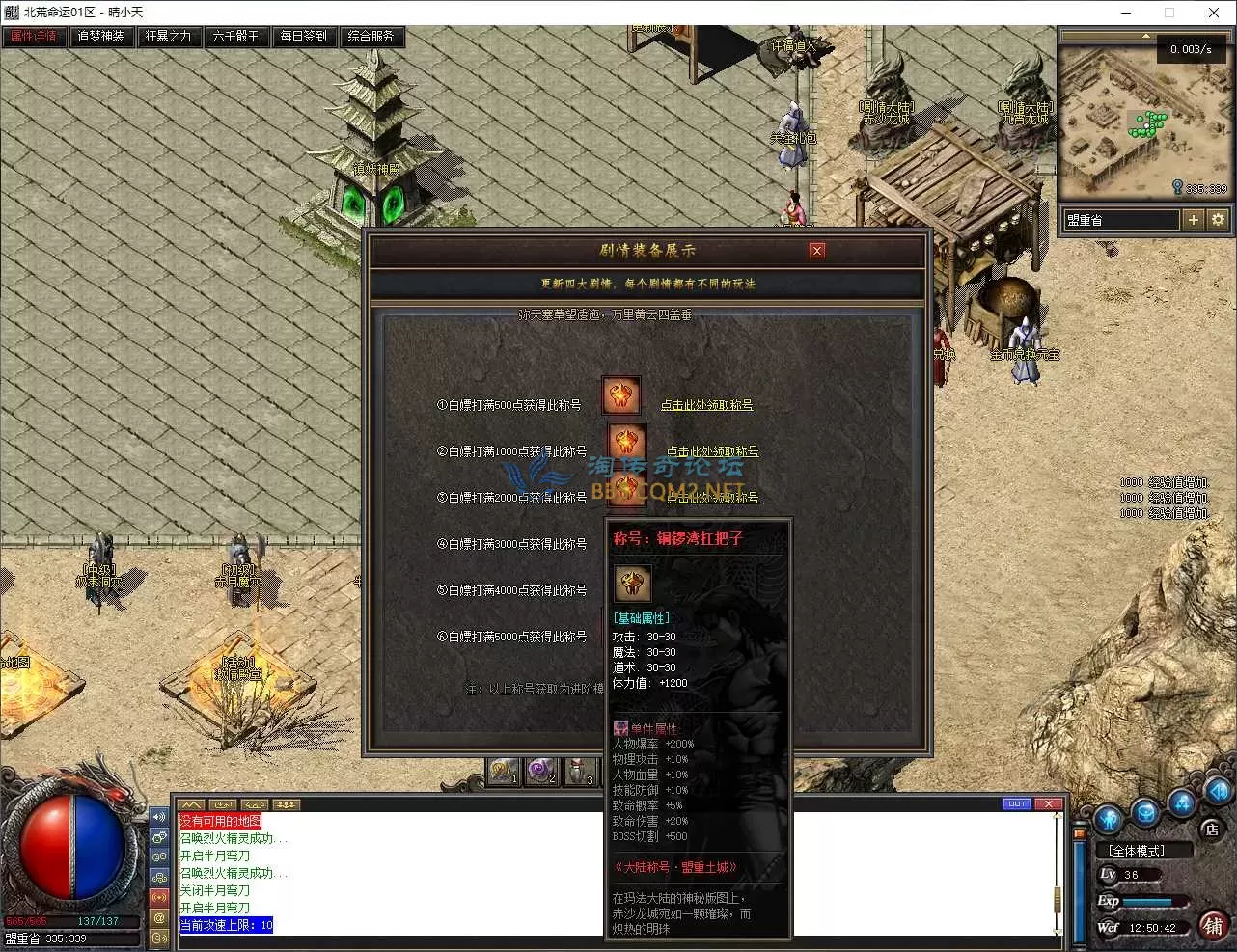Close the 剧情装备展示 dialog
The image size is (1237, 952).
tap(817, 251)
